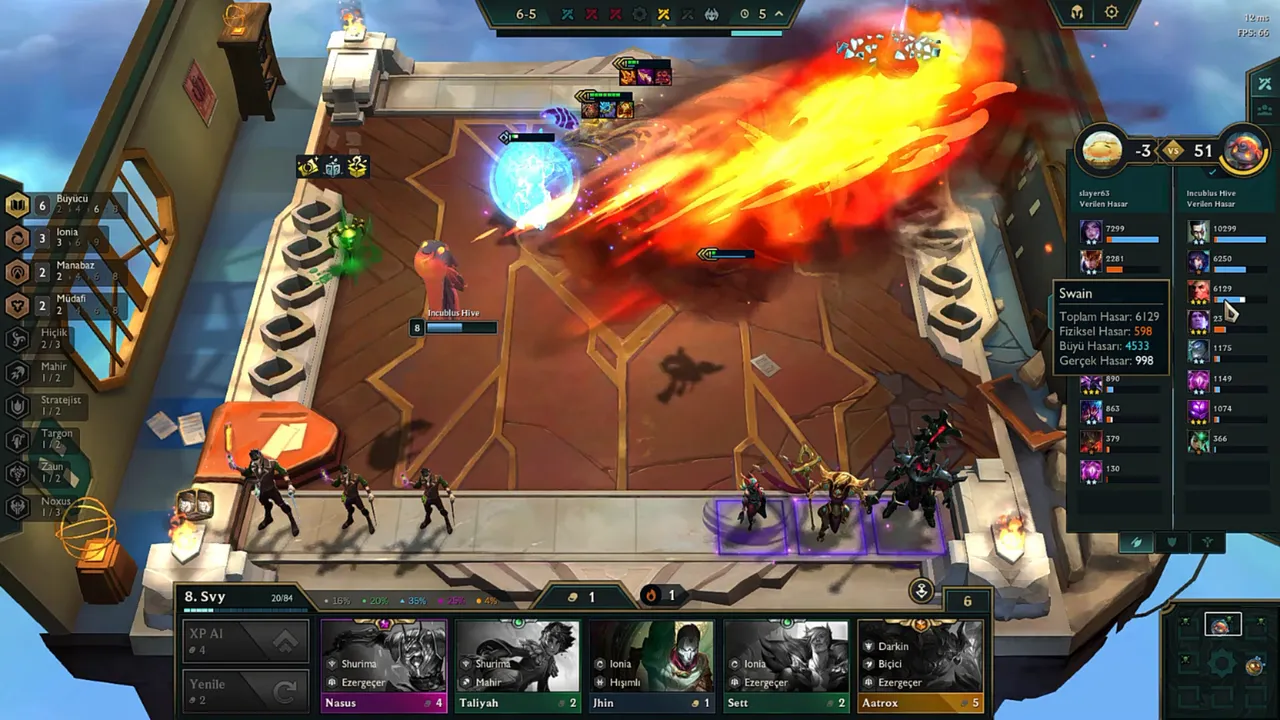Open the Manabaz trait entry
Screen dimensions: 1280x720
coord(58,271)
